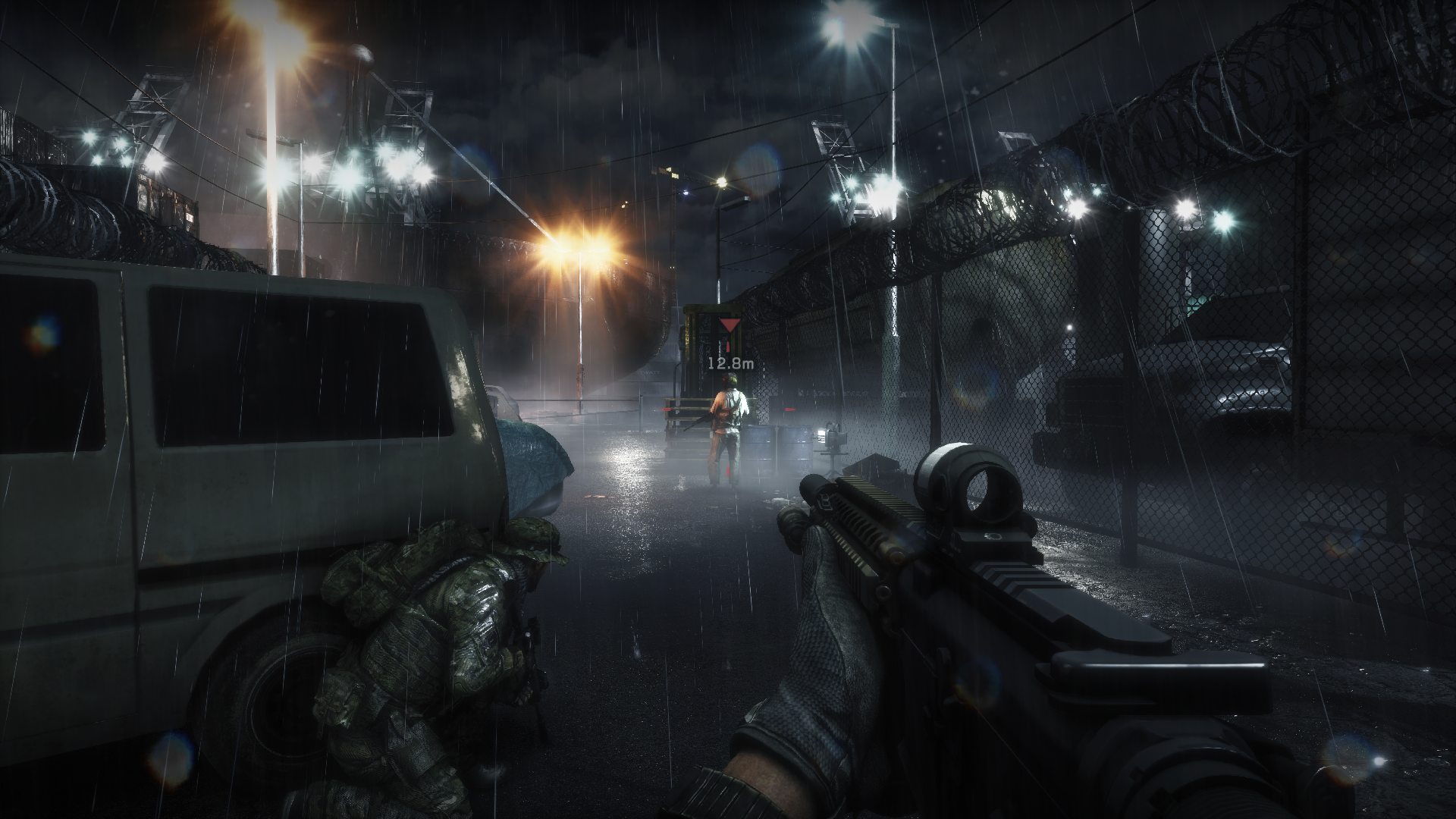Viewport: 1456px width, 819px height.
Task: Select the 12.8m distance indicator text
Action: click(x=730, y=364)
